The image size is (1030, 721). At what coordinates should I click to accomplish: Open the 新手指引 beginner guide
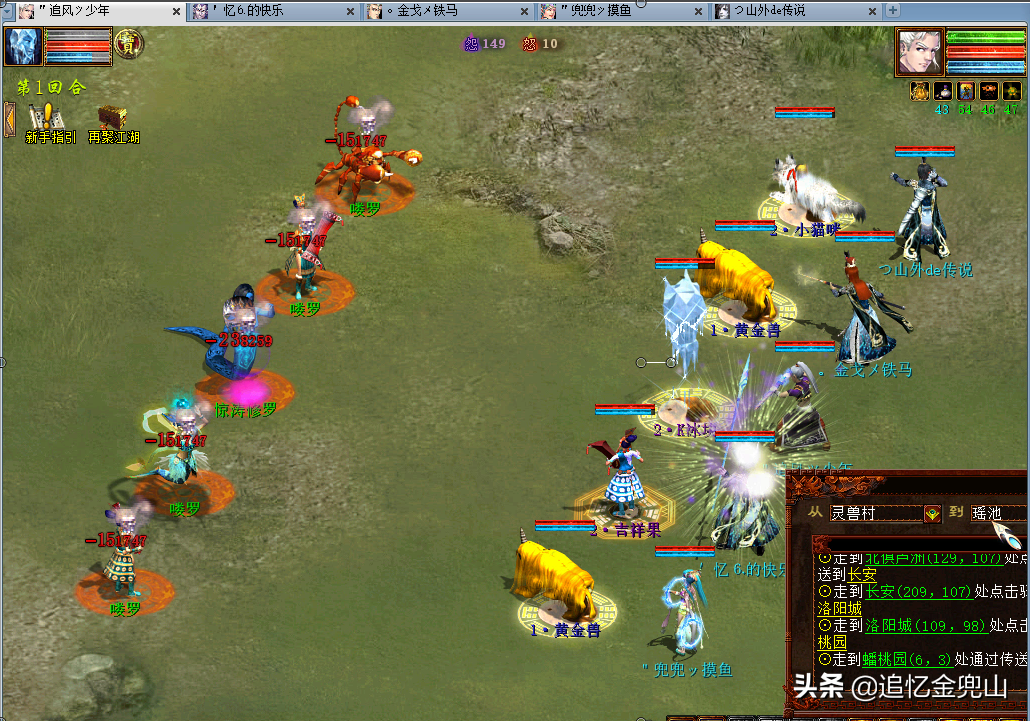click(48, 124)
